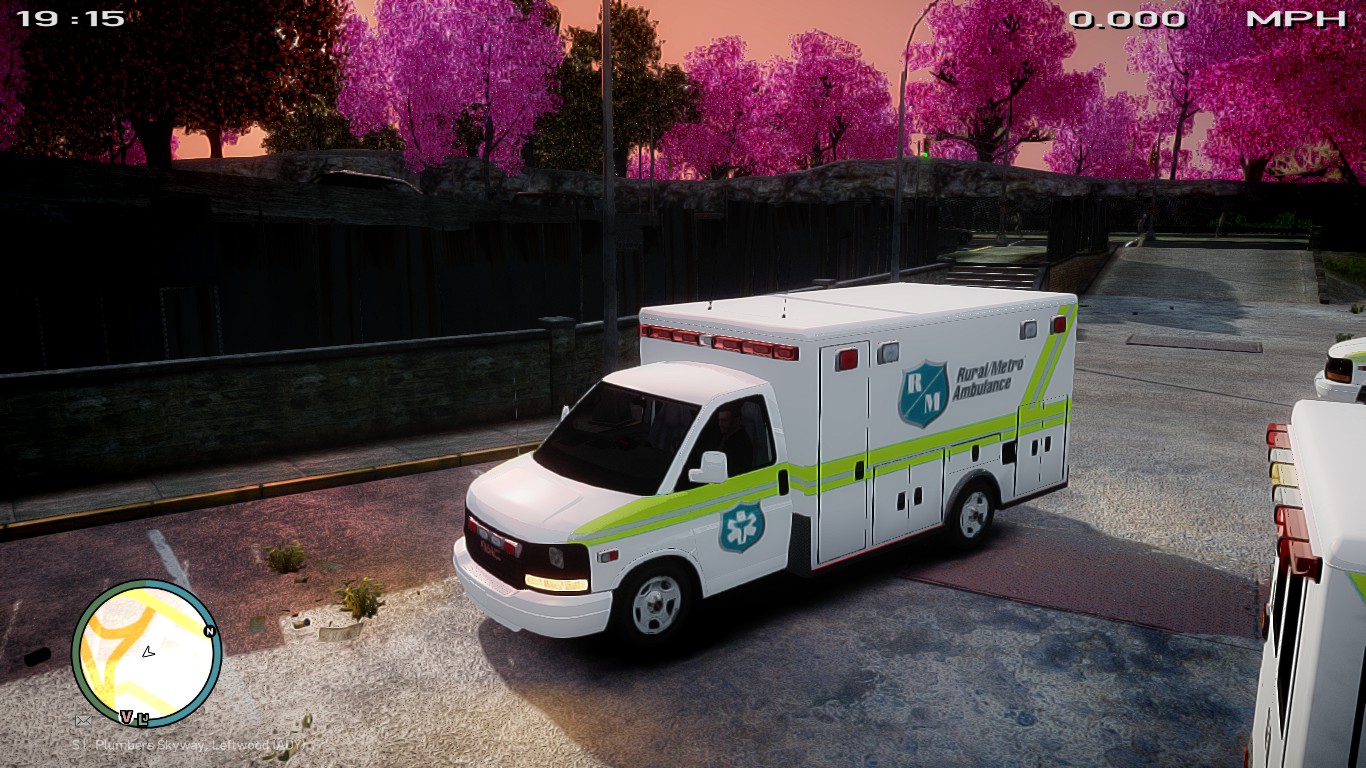Screen dimensions: 1366x768
Task: Click the pink V blip on the minimap
Action: (x=127, y=716)
